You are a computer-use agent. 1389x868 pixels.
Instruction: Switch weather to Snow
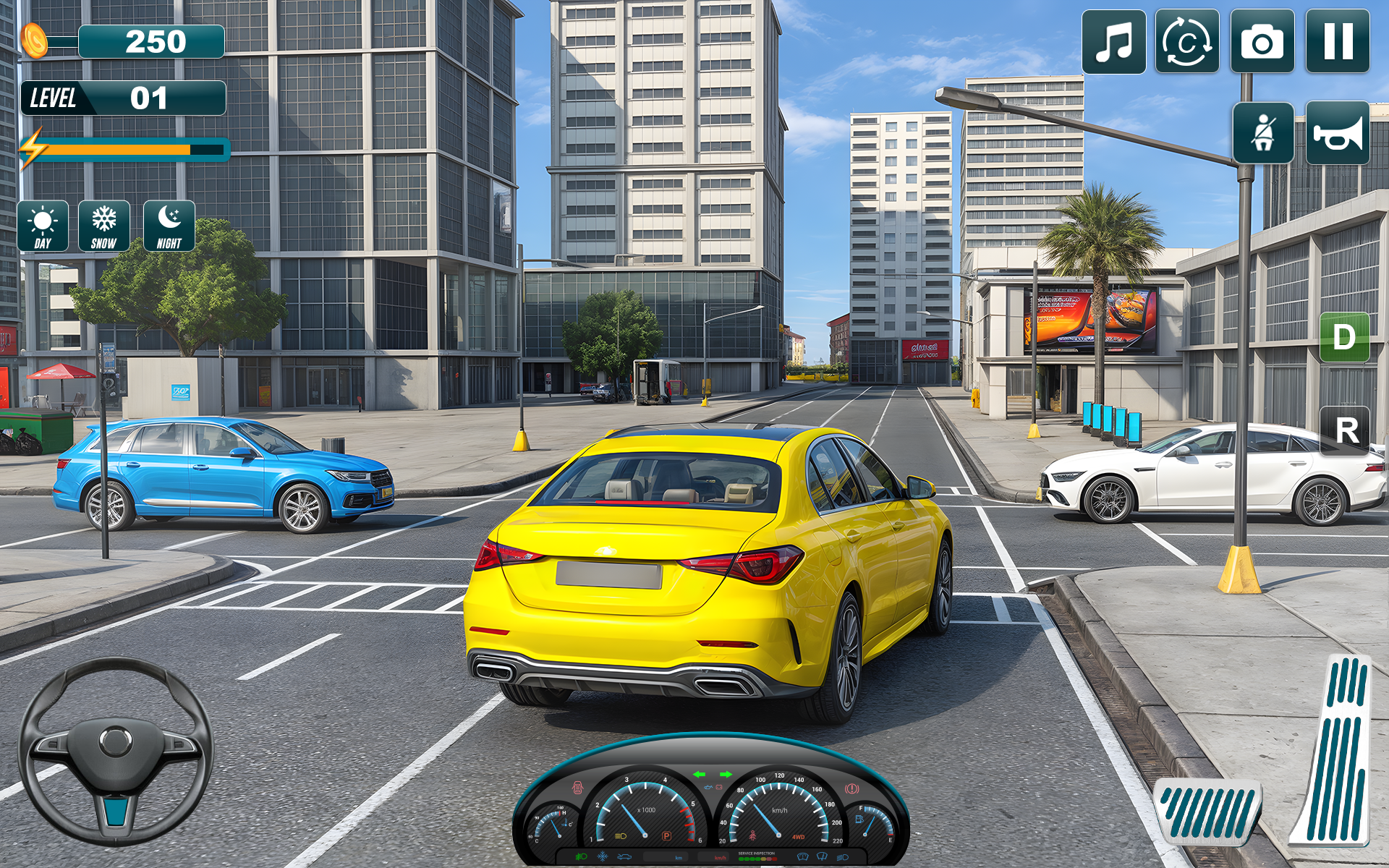103,225
